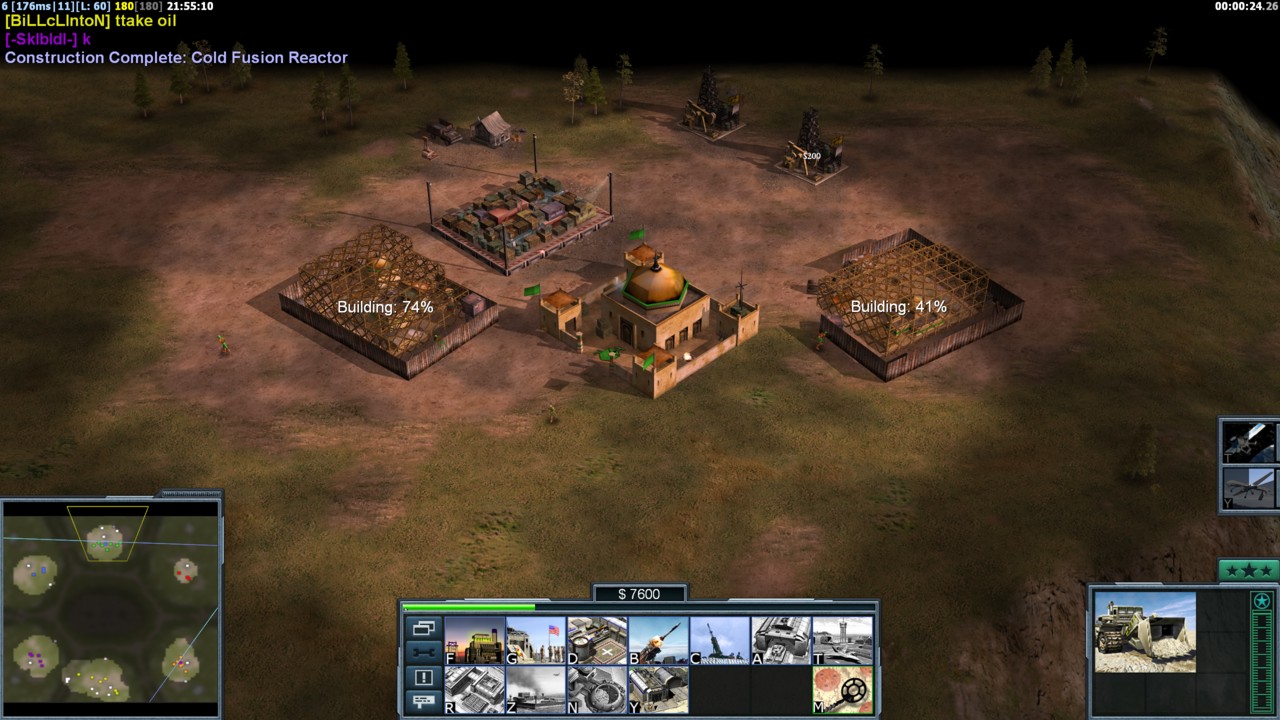Image resolution: width=1280 pixels, height=720 pixels.
Task: Open the chat message button
Action: tap(423, 701)
